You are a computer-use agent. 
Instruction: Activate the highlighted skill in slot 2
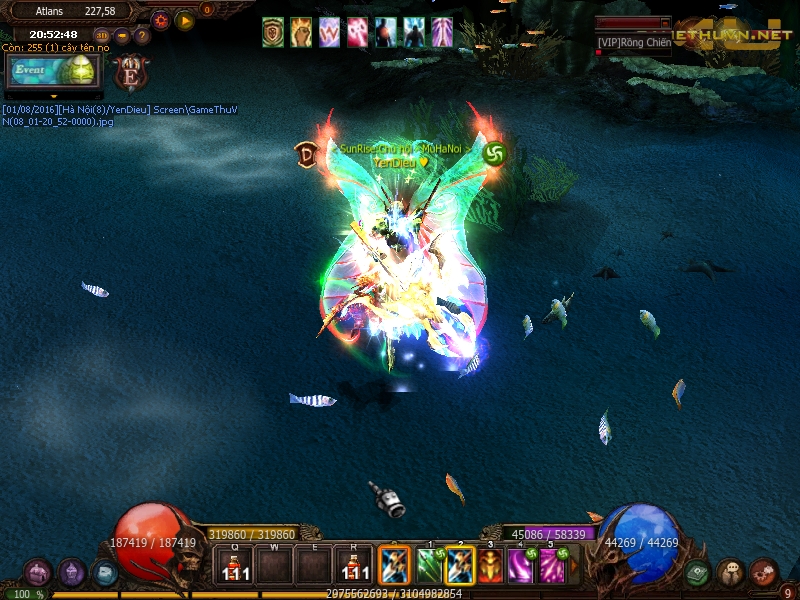click(460, 566)
